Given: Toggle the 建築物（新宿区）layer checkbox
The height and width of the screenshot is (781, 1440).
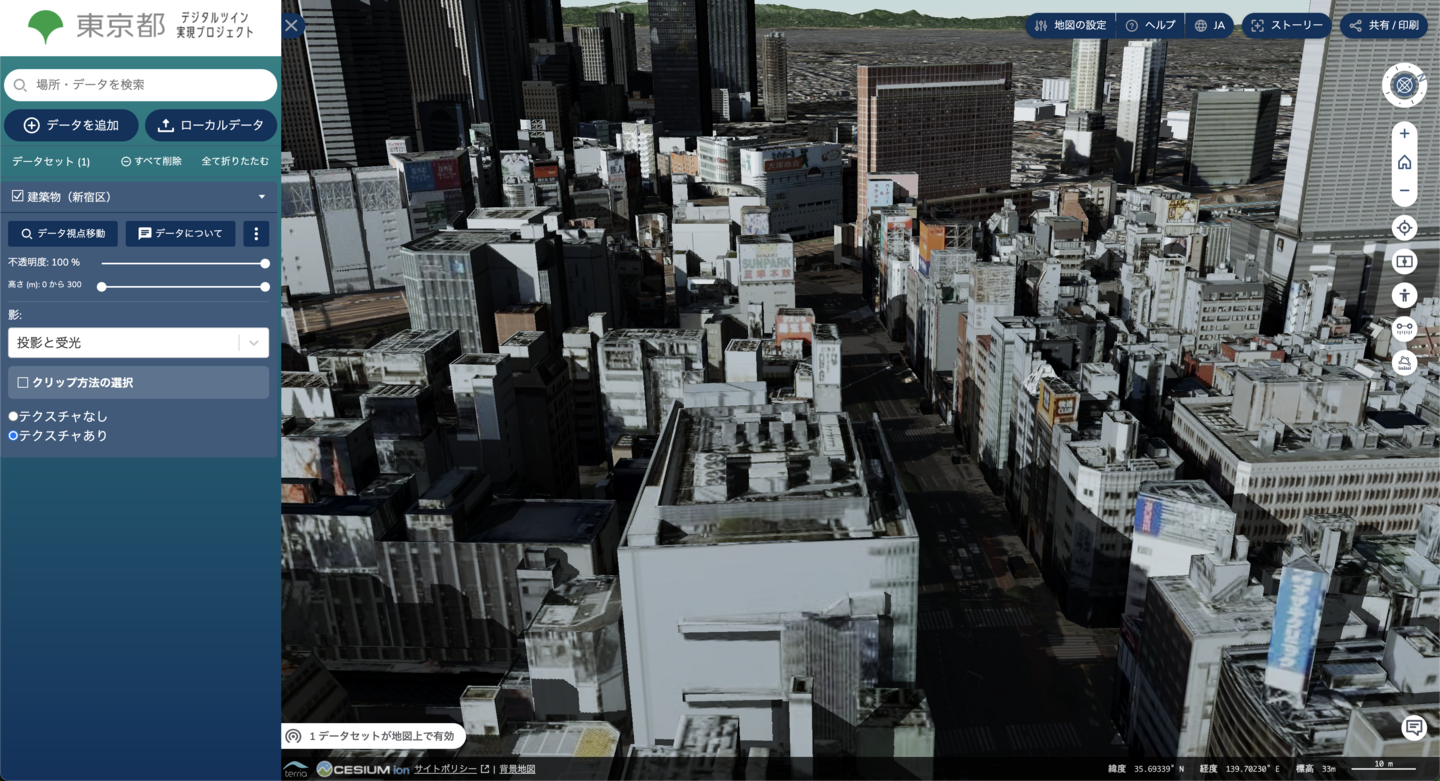Looking at the screenshot, I should click(18, 197).
